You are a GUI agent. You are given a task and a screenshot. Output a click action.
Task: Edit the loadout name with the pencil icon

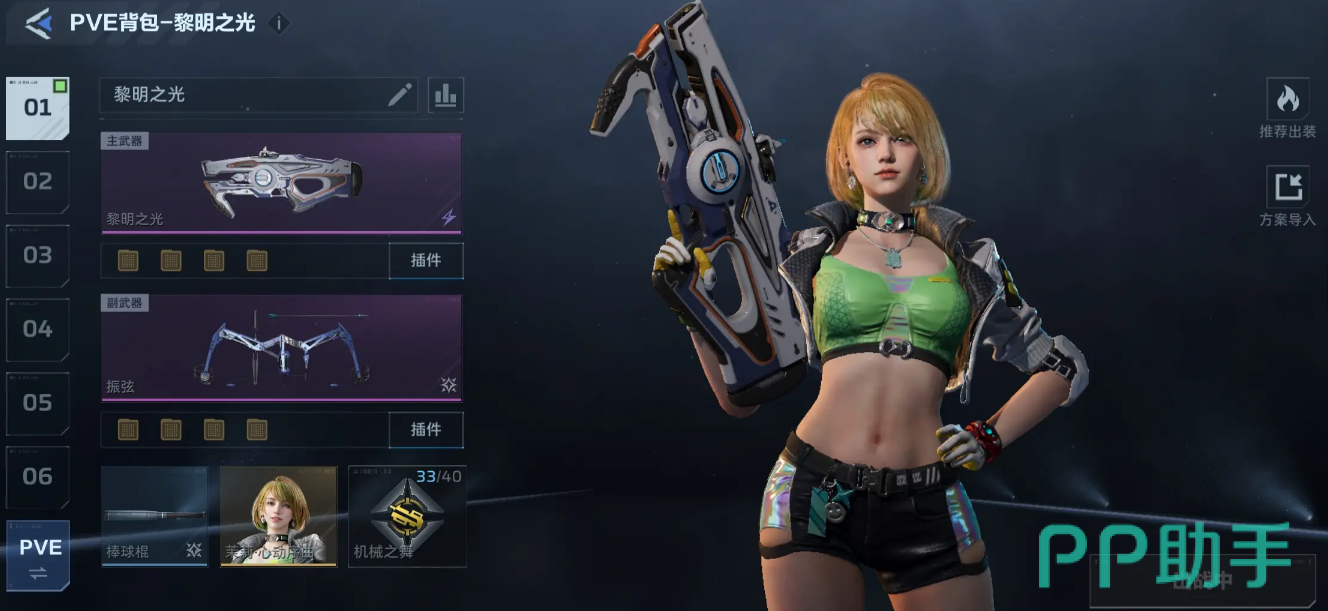(x=400, y=95)
